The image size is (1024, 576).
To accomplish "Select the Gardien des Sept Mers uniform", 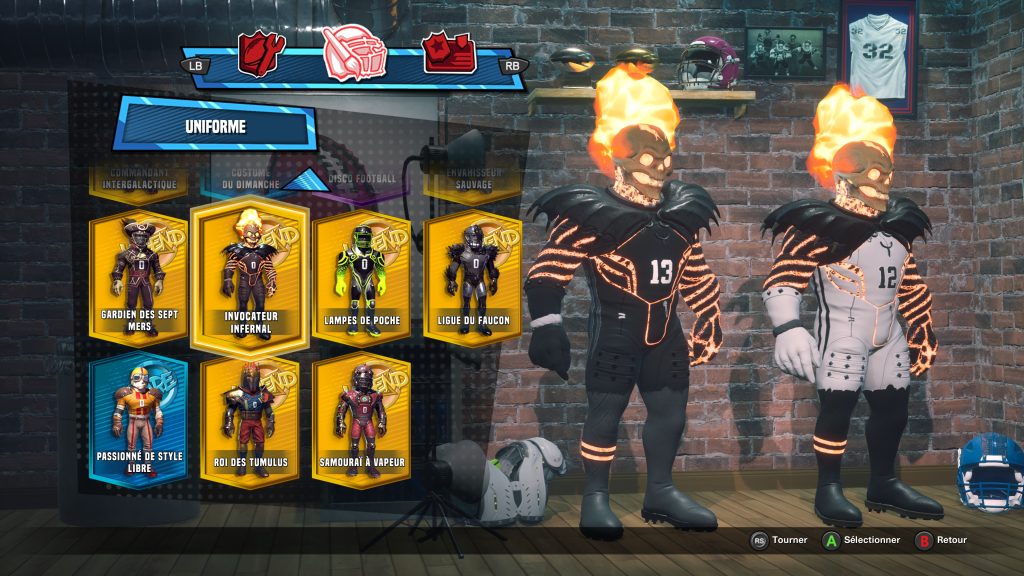I will point(138,276).
